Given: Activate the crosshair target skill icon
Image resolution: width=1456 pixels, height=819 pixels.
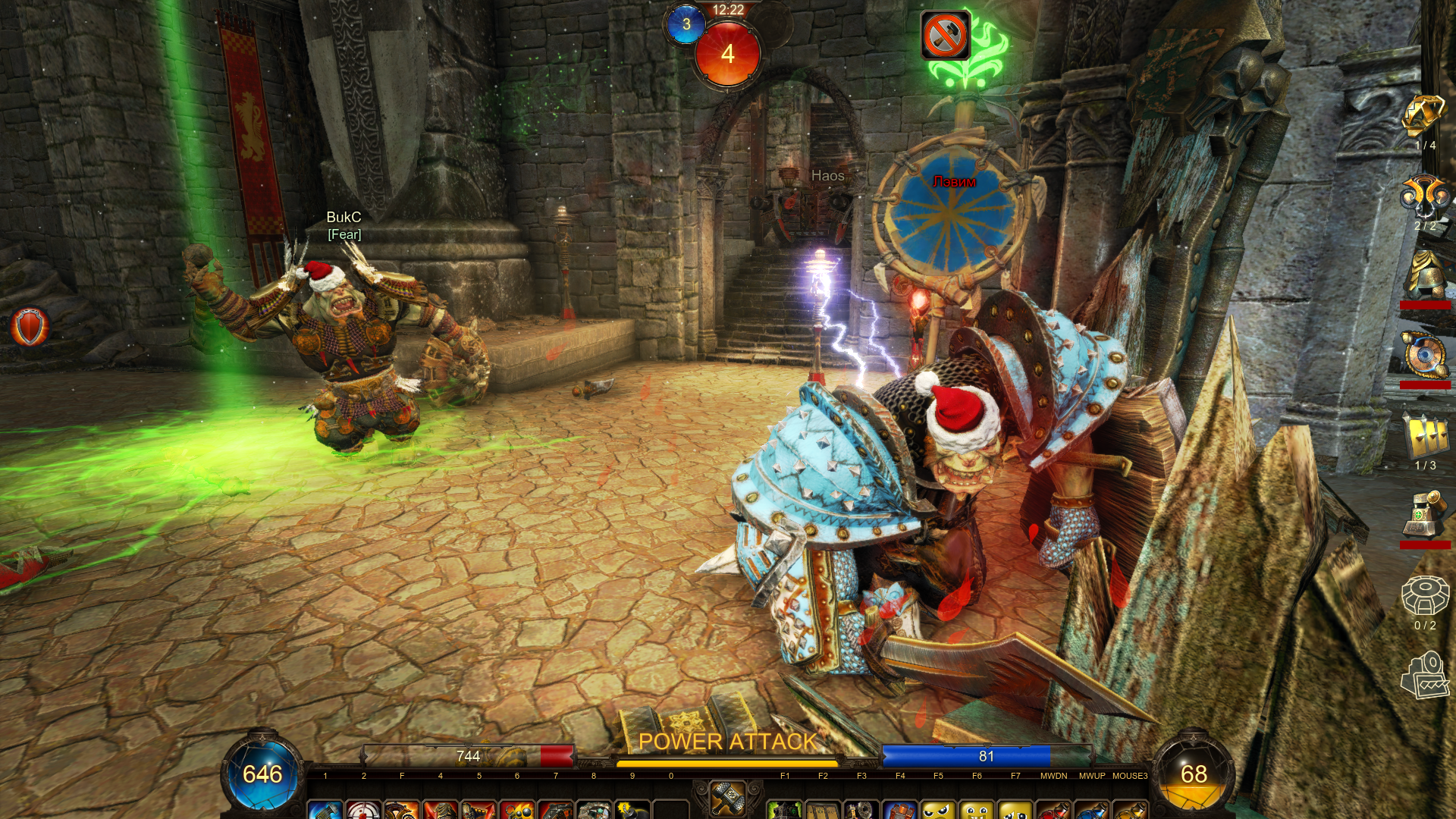Looking at the screenshot, I should [x=363, y=810].
